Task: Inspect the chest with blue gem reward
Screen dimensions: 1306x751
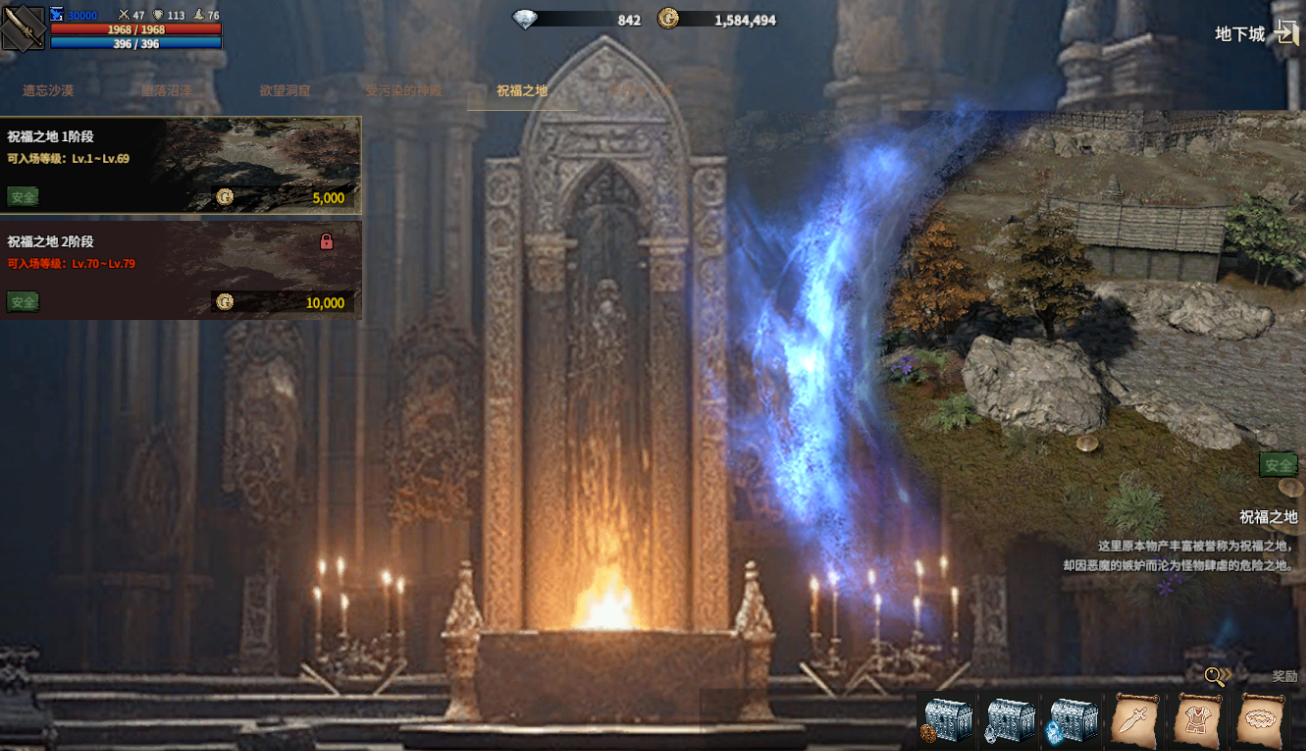Action: (1072, 720)
